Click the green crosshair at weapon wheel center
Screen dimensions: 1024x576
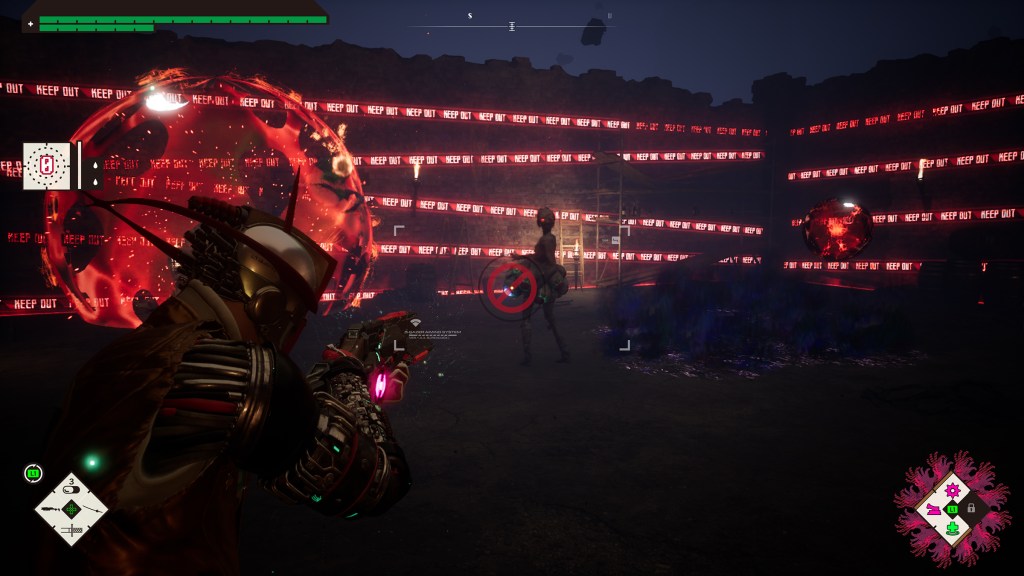[71, 509]
